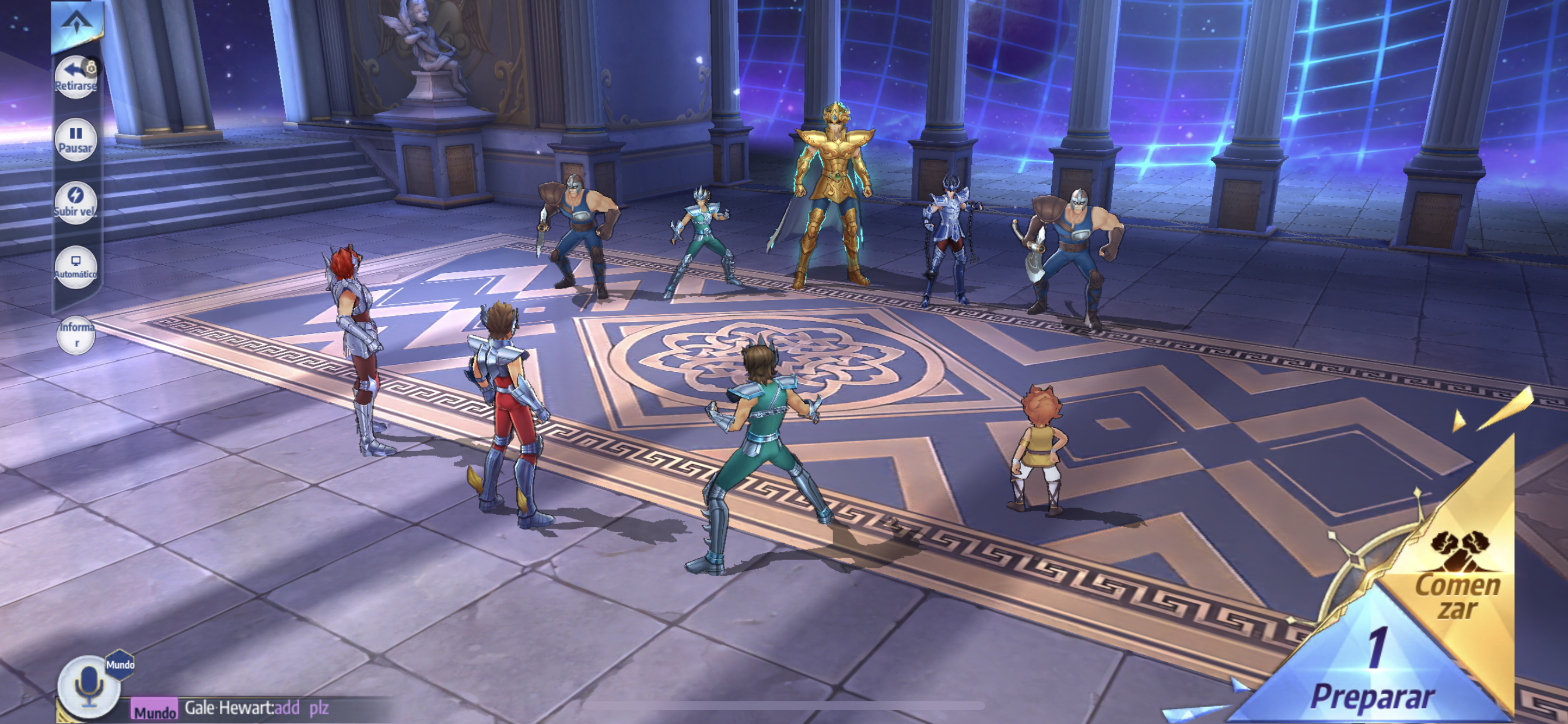This screenshot has height=724, width=1568.
Task: Switch the Mundo chat channel hexagon
Action: [x=120, y=665]
